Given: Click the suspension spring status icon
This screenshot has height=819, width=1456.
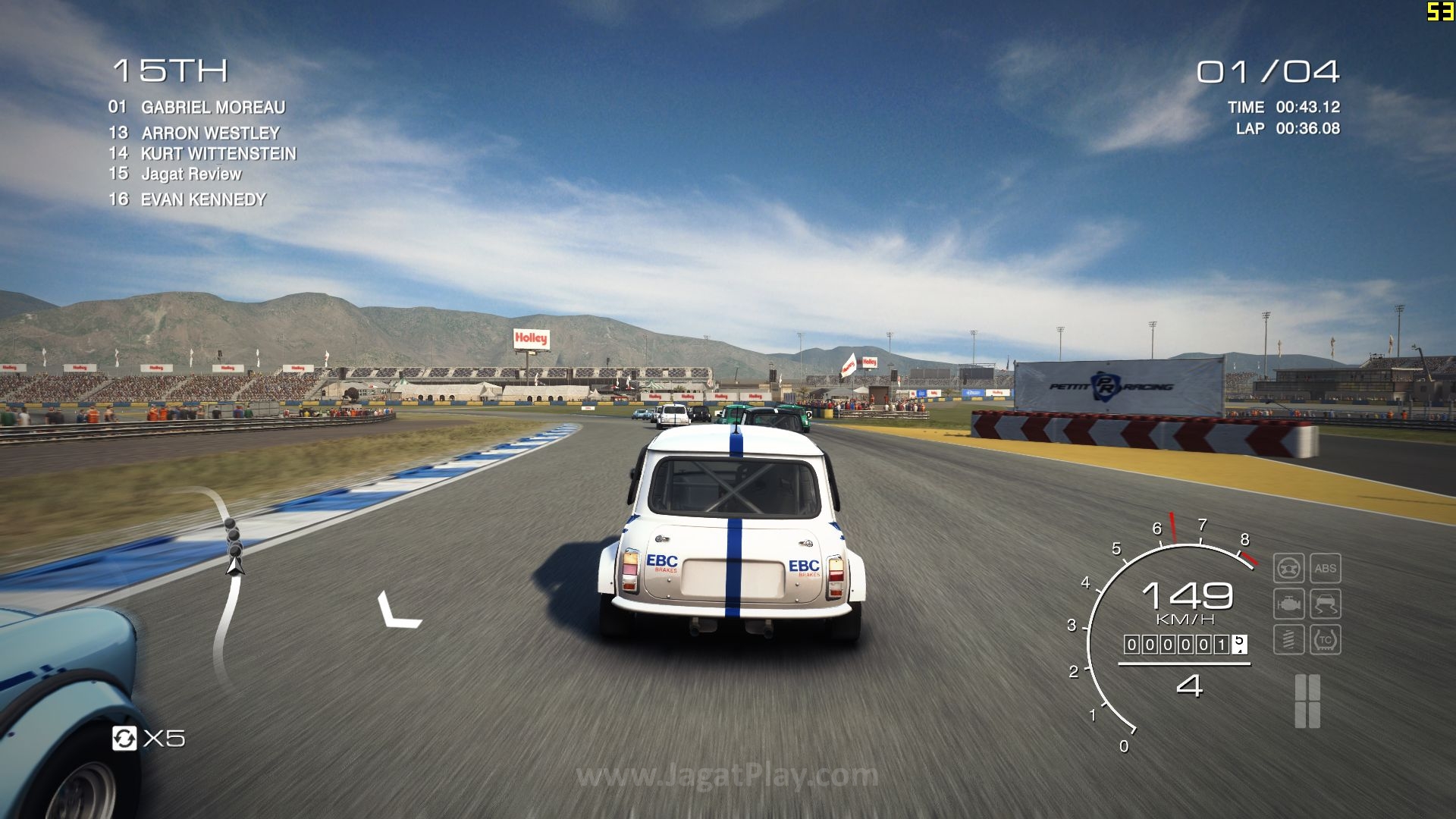Looking at the screenshot, I should point(1288,640).
